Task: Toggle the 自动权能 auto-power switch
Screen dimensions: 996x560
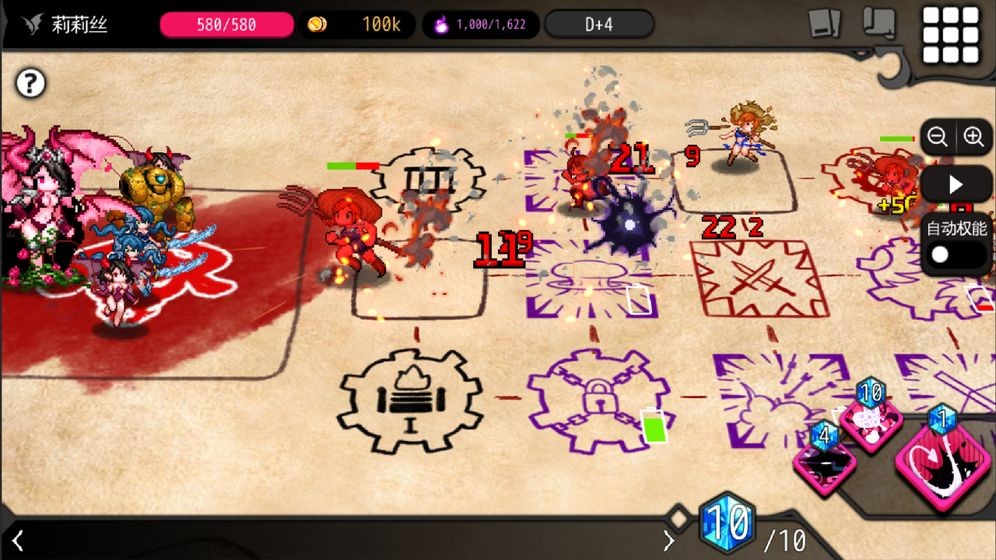Action: pyautogui.click(x=955, y=254)
